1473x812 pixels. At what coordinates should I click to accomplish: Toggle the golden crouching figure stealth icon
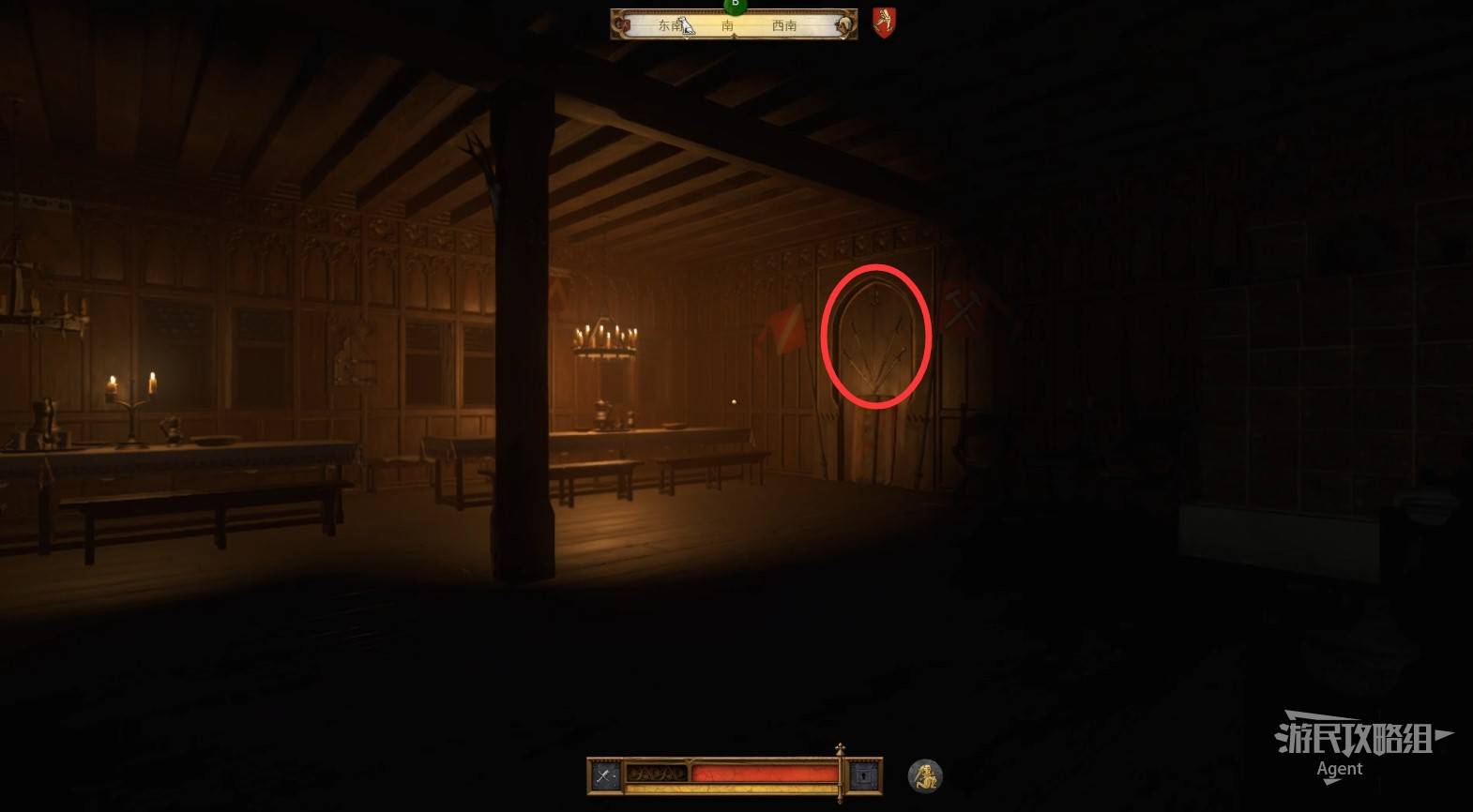pos(925,775)
